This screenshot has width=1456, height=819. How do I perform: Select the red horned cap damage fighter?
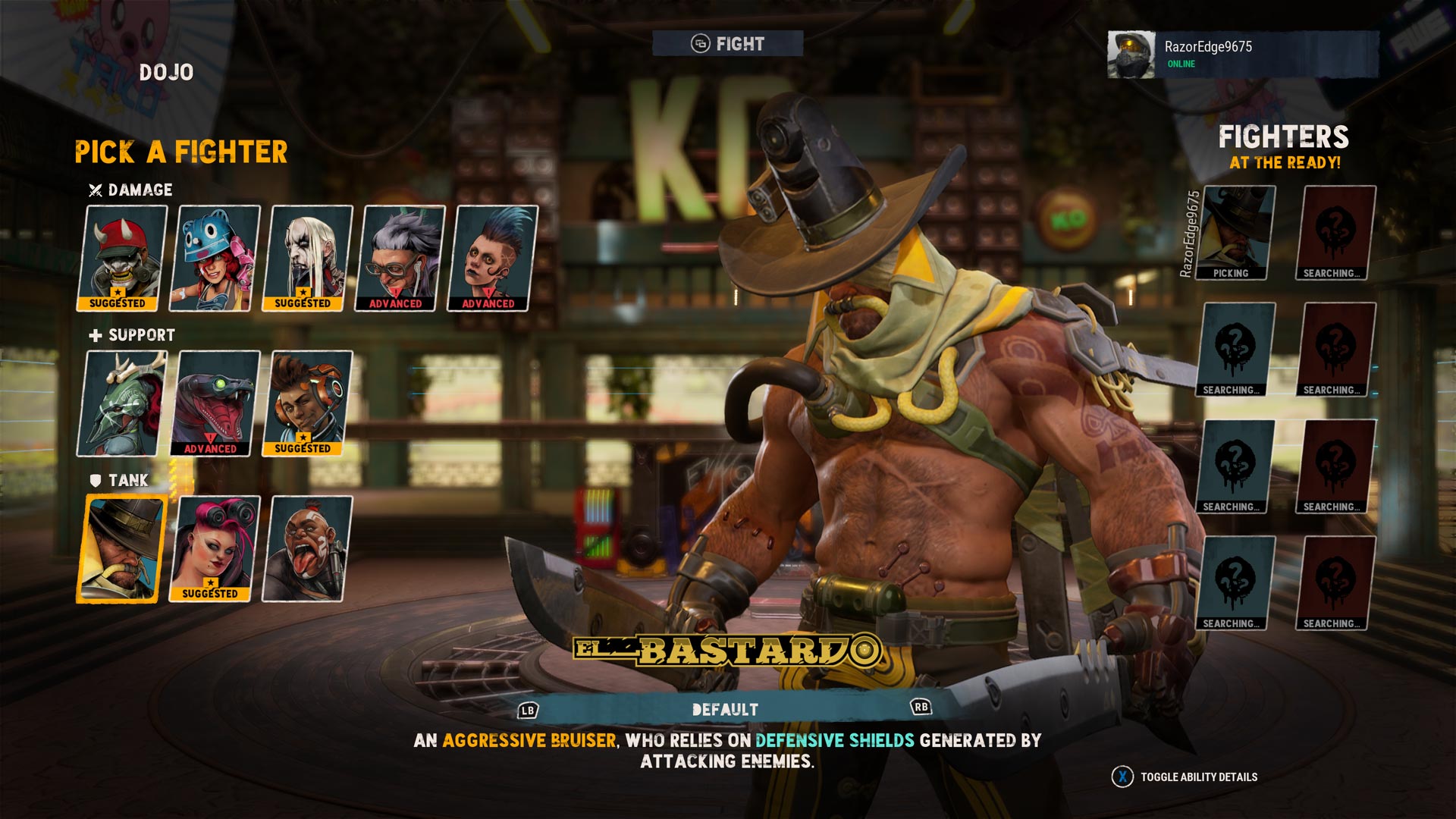pyautogui.click(x=122, y=258)
